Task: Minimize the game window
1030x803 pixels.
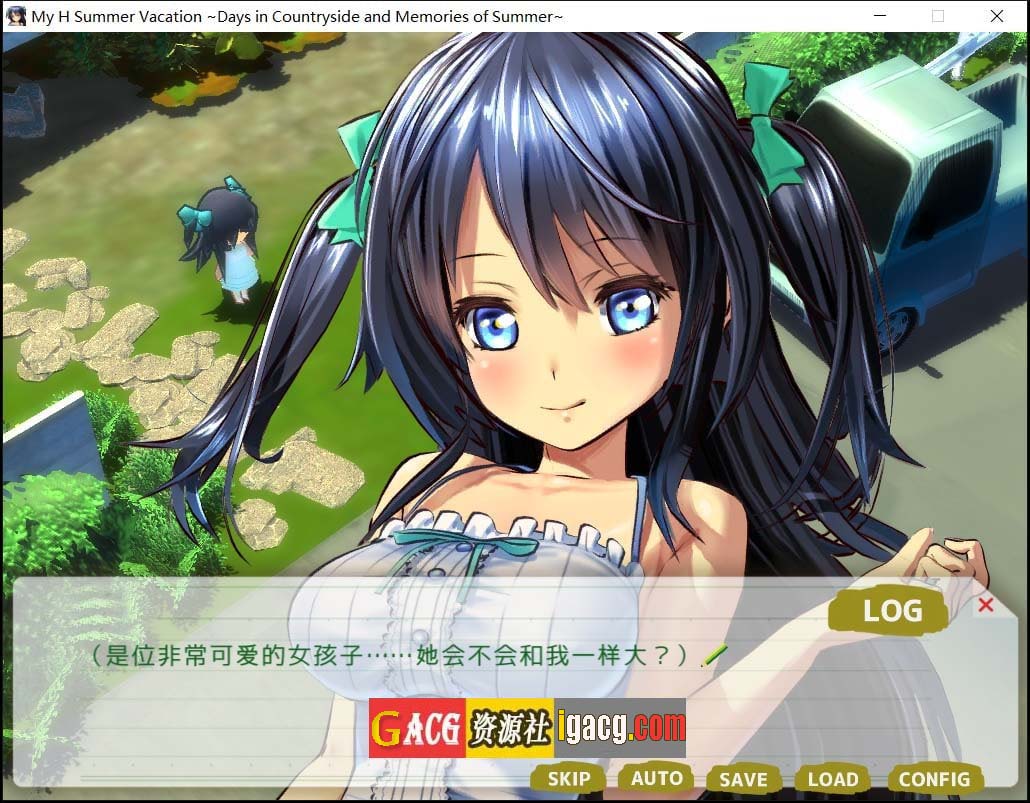Action: 880,16
